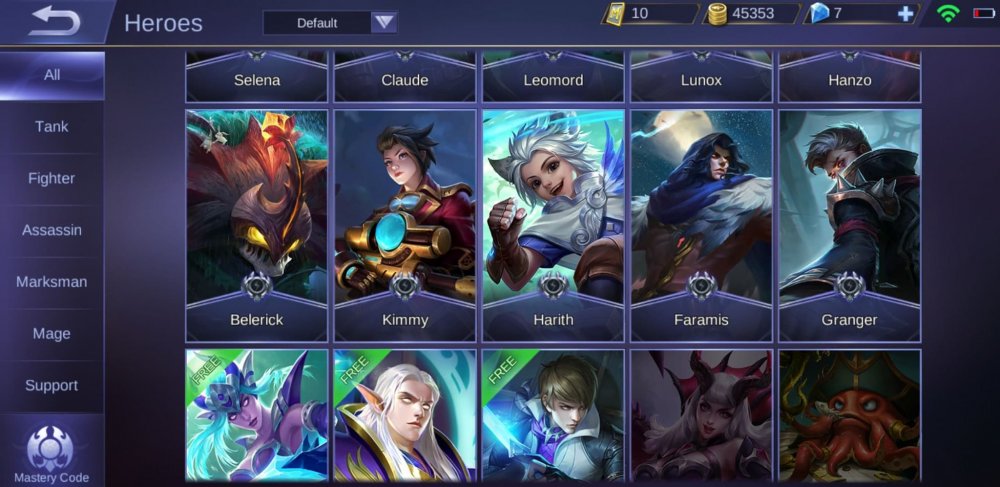This screenshot has height=487, width=1000.
Task: Open the horned demon girl hero card
Action: (701, 415)
